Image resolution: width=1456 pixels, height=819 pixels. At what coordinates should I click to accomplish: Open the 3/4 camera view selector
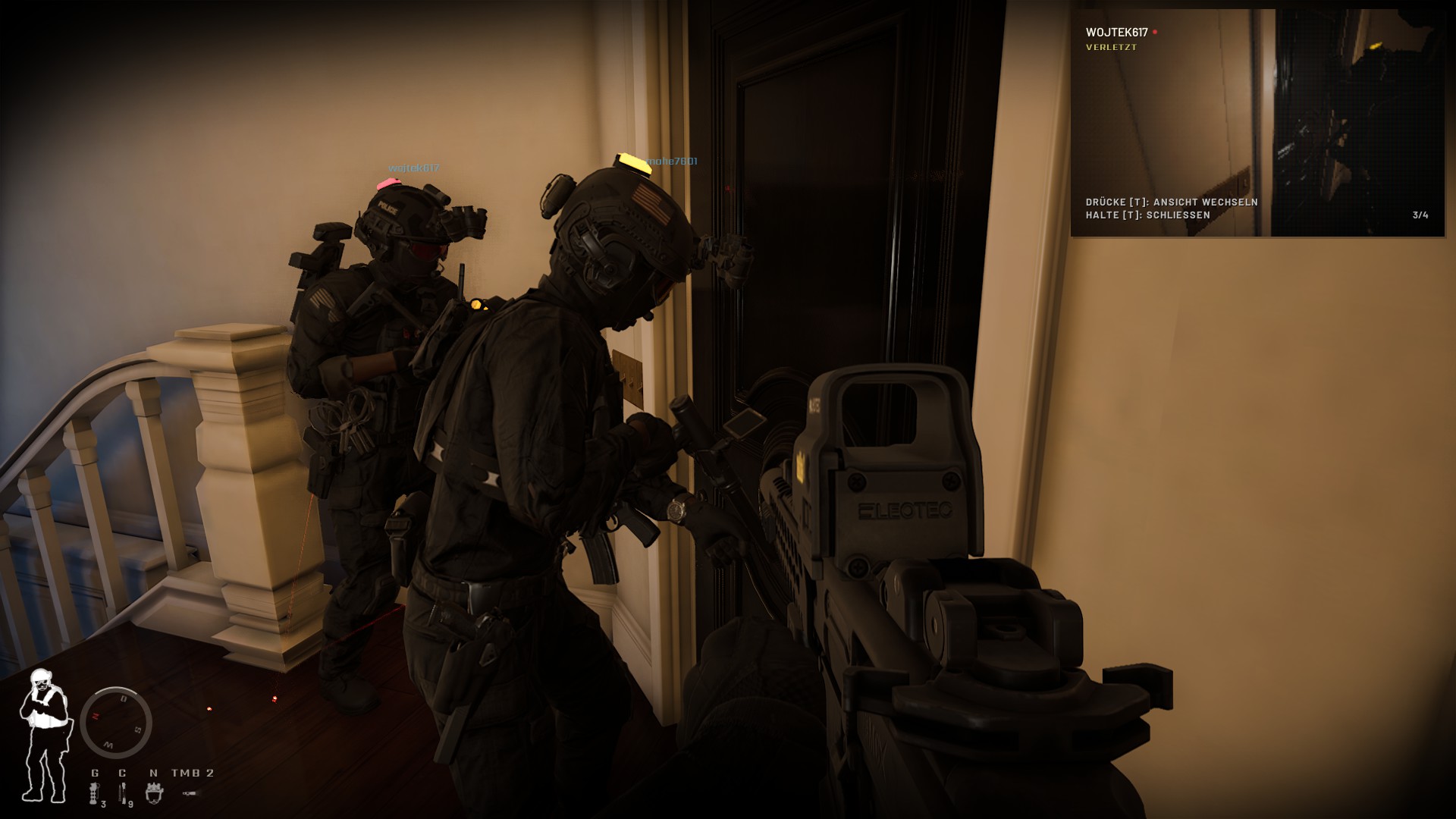pyautogui.click(x=1420, y=215)
